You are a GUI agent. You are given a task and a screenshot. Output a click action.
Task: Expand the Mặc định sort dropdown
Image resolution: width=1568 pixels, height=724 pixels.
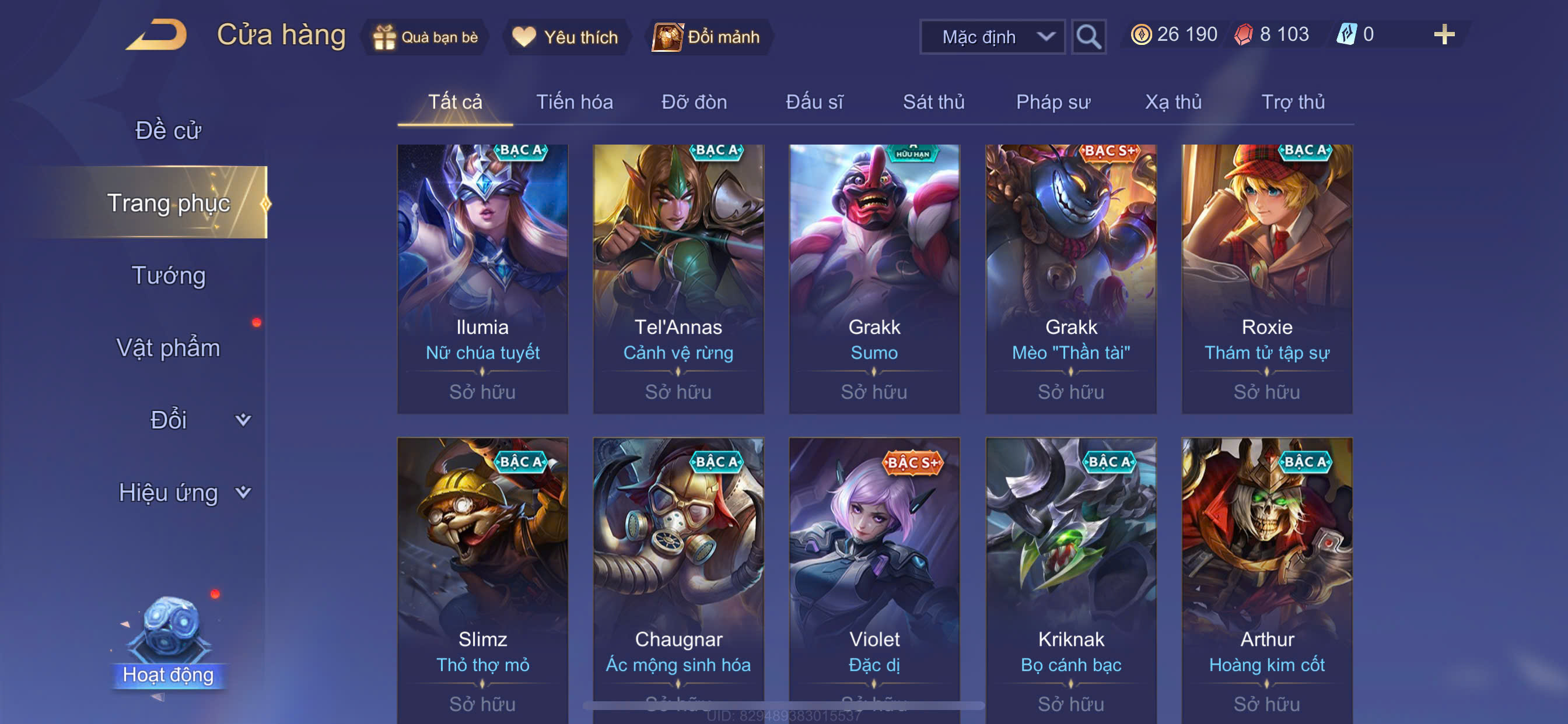992,37
